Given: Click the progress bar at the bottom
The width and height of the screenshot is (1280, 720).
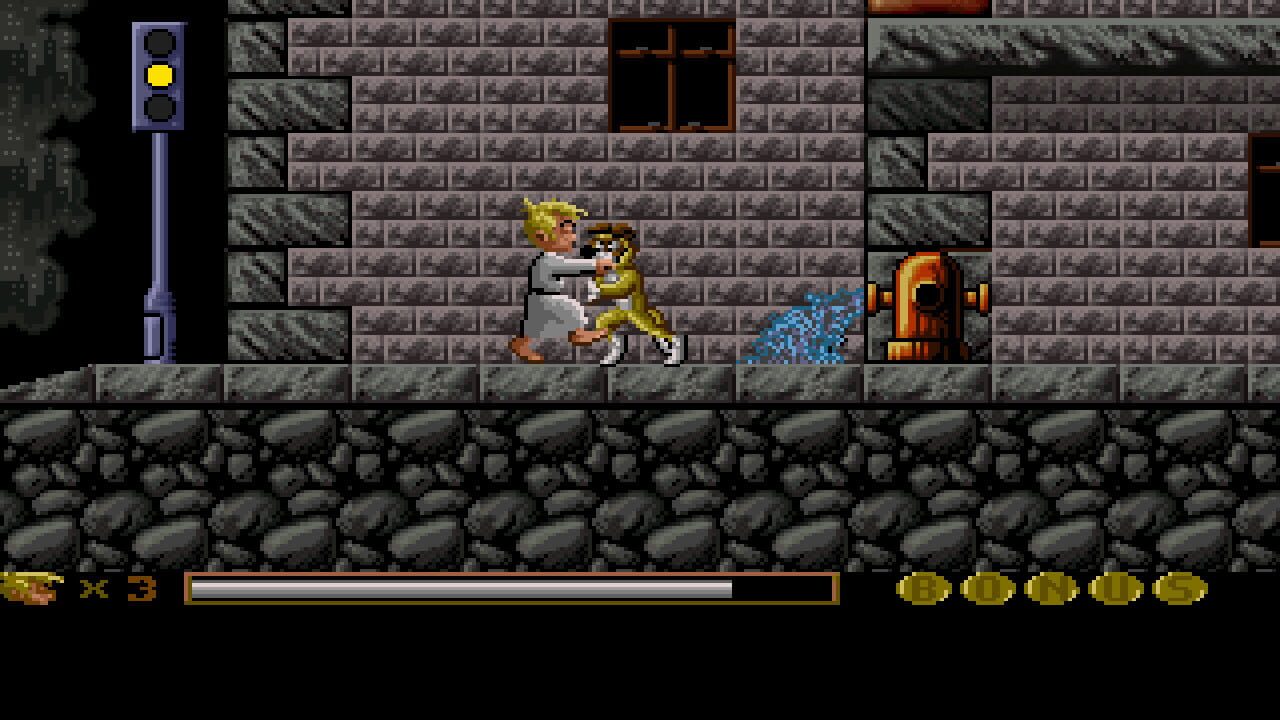Looking at the screenshot, I should (510, 590).
